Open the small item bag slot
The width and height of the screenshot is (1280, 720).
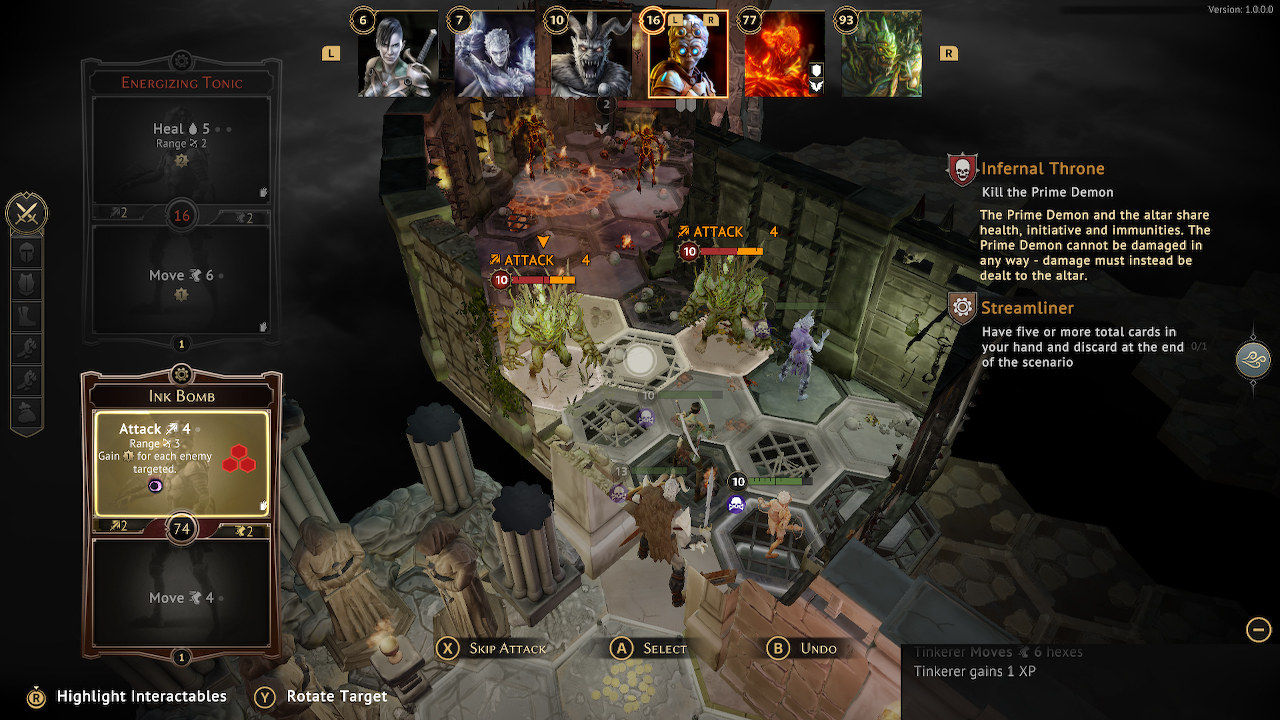coord(27,410)
